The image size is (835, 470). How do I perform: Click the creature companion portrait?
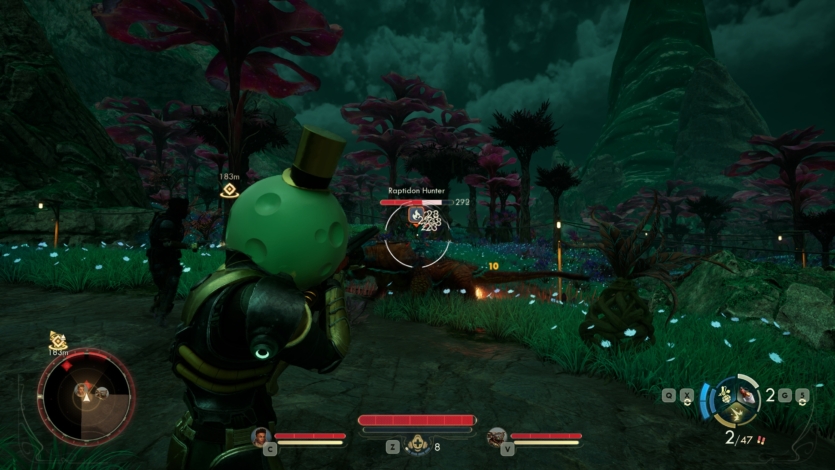pos(497,436)
